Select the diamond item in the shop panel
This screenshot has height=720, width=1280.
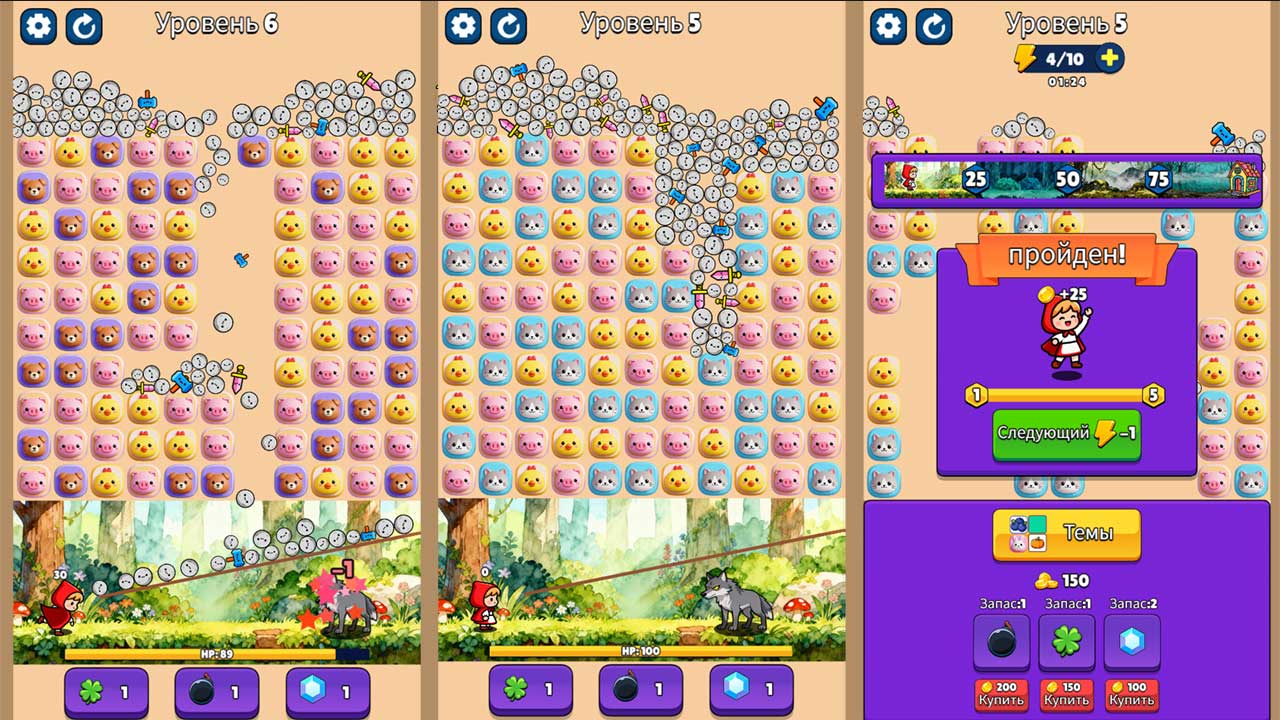pyautogui.click(x=1134, y=643)
